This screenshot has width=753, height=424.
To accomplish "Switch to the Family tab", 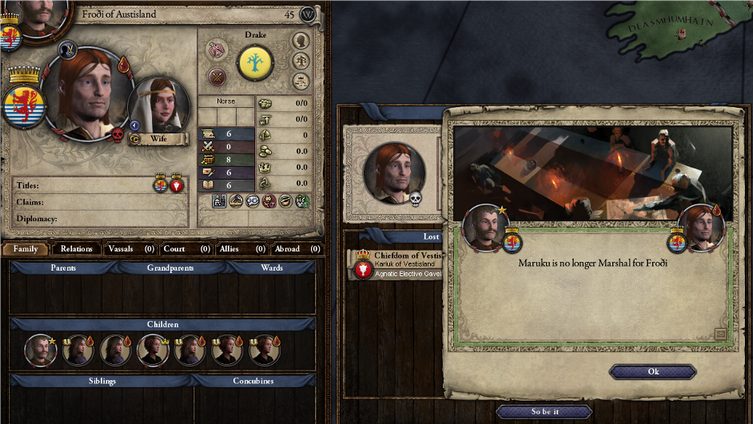I will [x=25, y=249].
